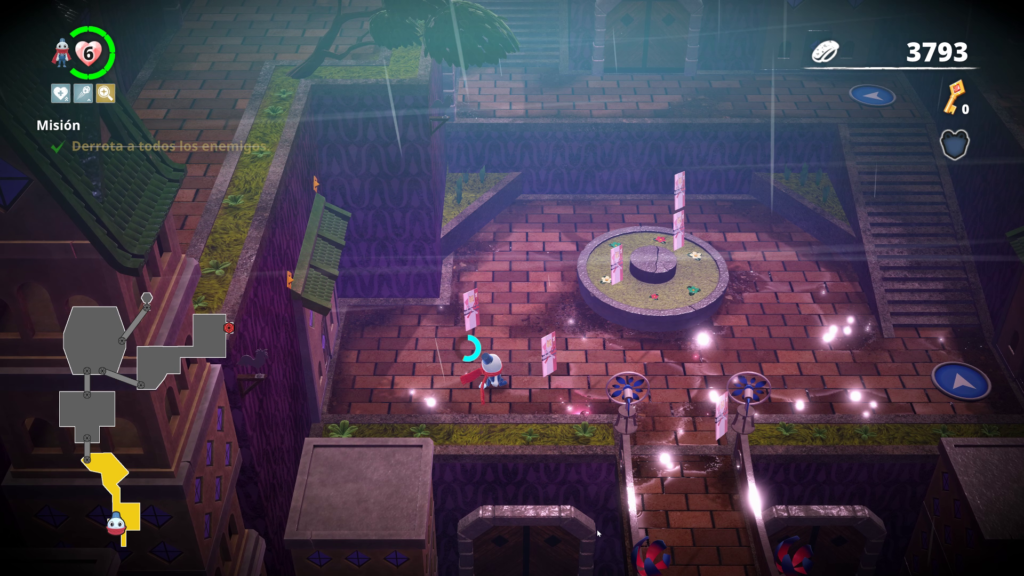Image resolution: width=1024 pixels, height=576 pixels.
Task: Click the character portrait beside the heart
Action: coord(62,54)
